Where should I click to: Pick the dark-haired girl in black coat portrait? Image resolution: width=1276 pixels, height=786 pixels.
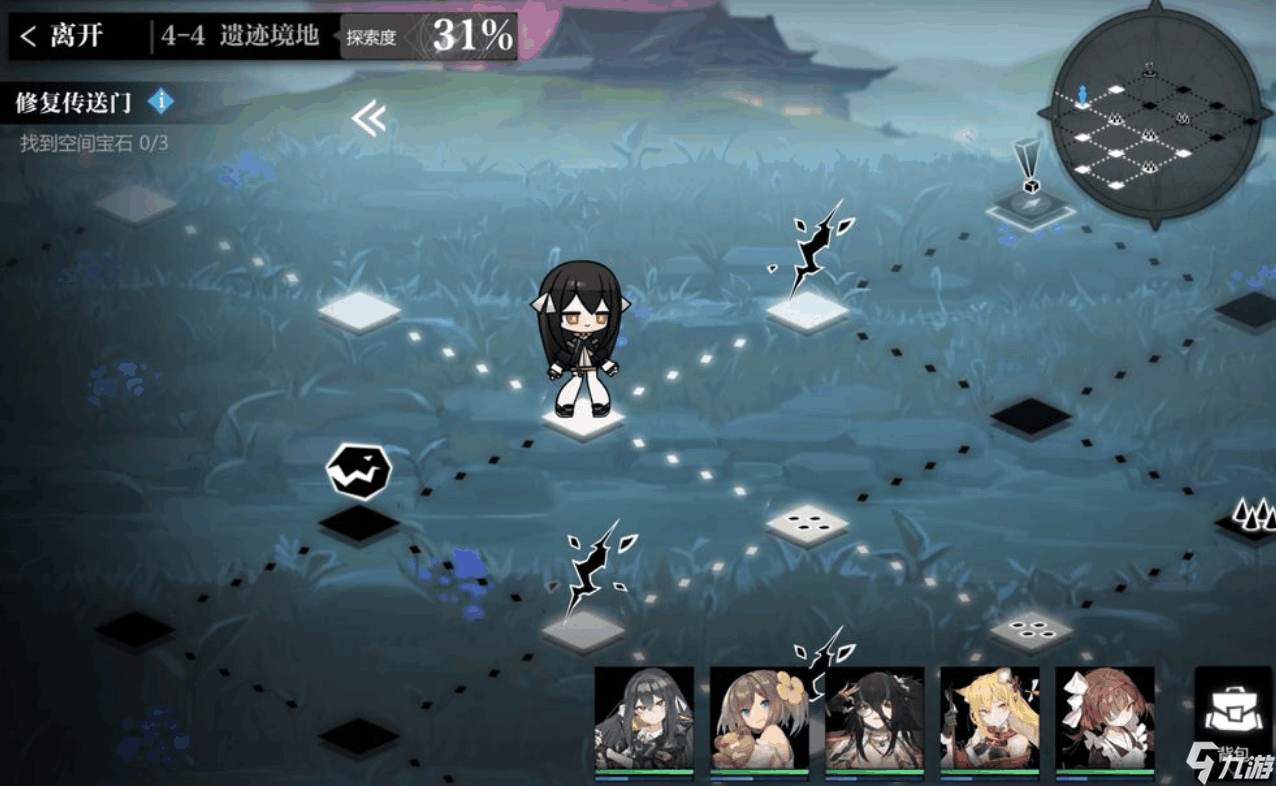point(644,720)
